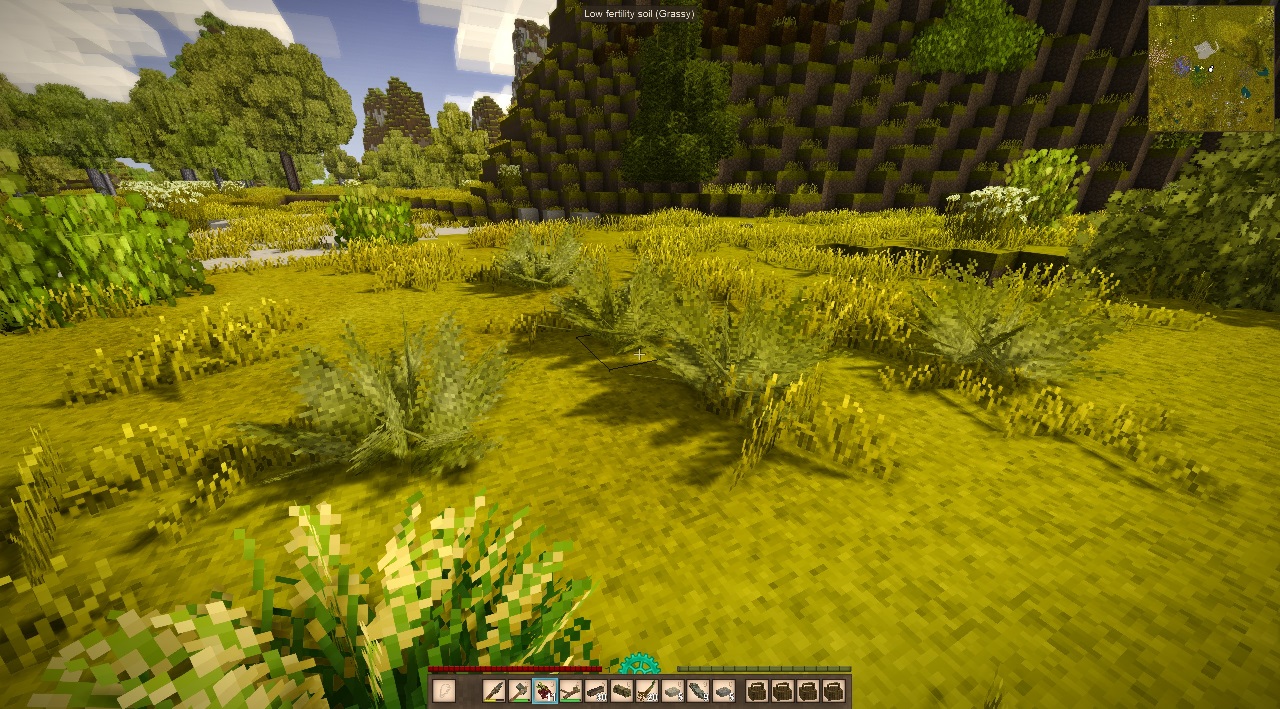Choose the stone axe hotbar slot
The height and width of the screenshot is (709, 1280).
click(x=519, y=691)
